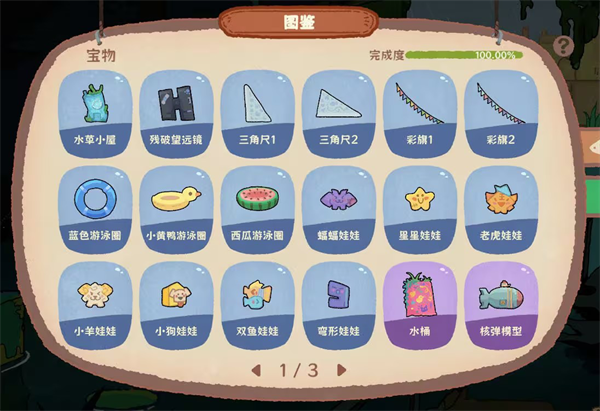This screenshot has width=600, height=411.
Task: Open the question mark help button
Action: click(564, 46)
